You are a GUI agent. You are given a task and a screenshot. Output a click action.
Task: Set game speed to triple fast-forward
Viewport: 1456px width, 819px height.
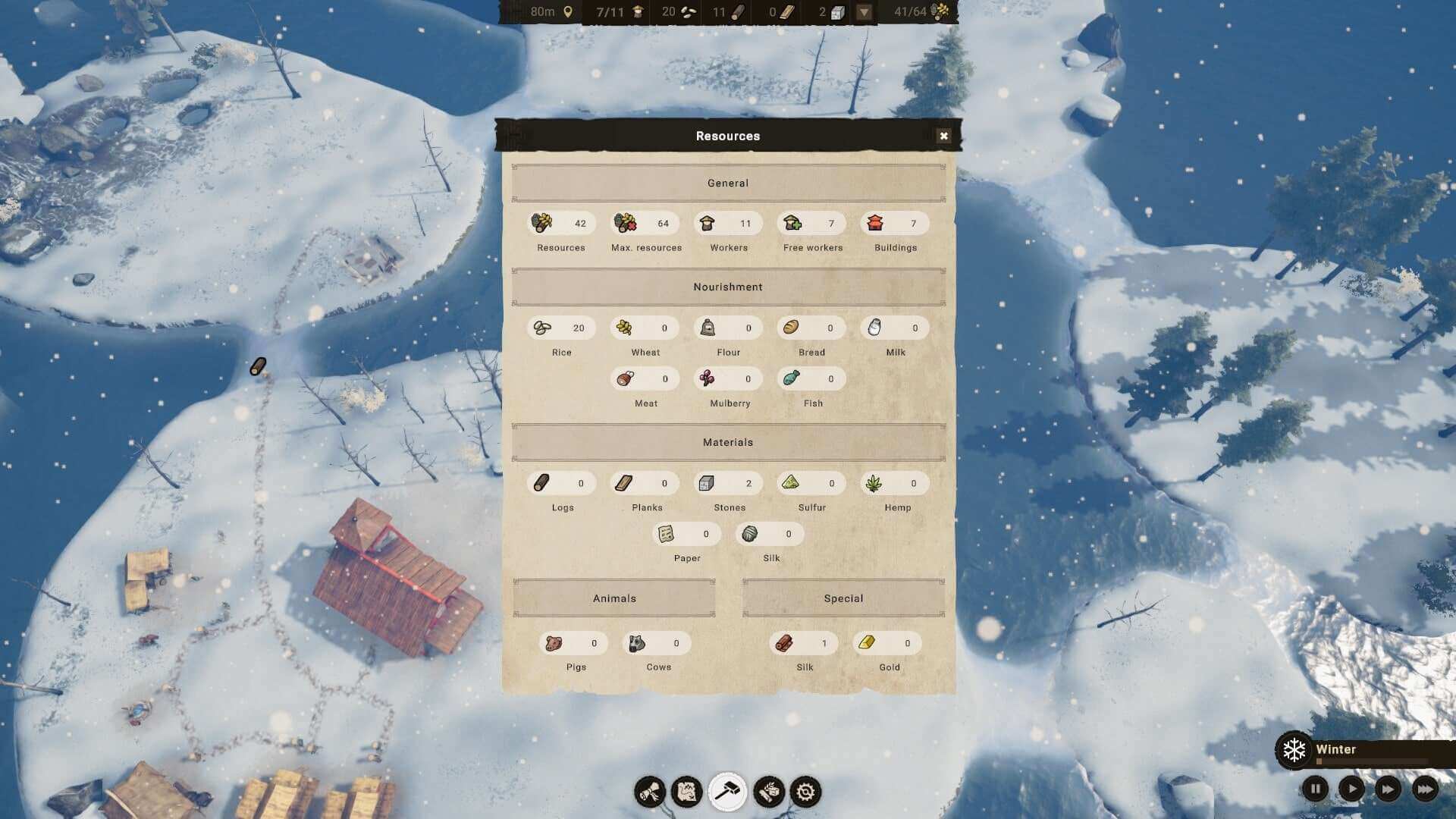tap(1425, 789)
